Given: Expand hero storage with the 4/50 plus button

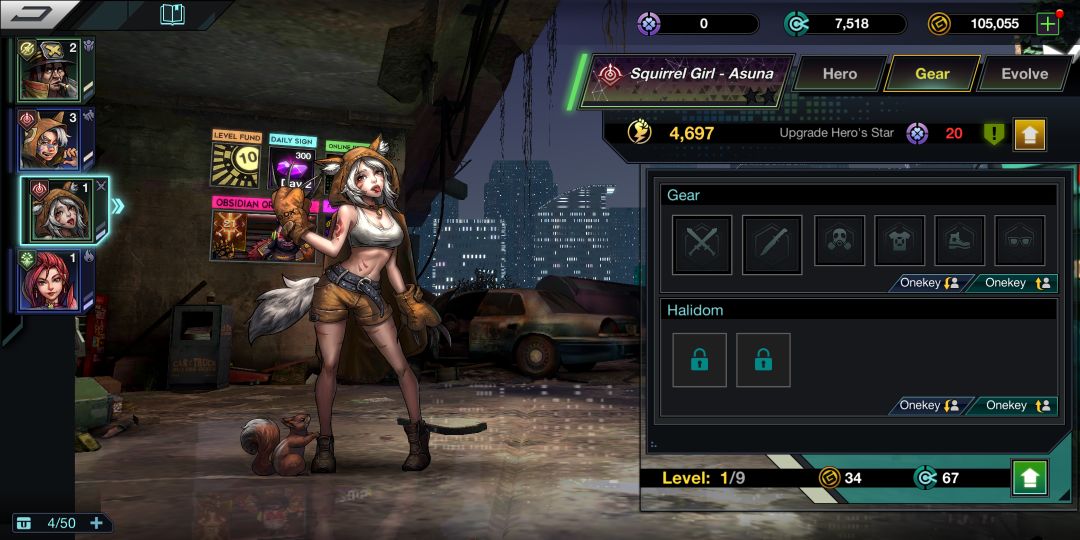Looking at the screenshot, I should tap(97, 523).
